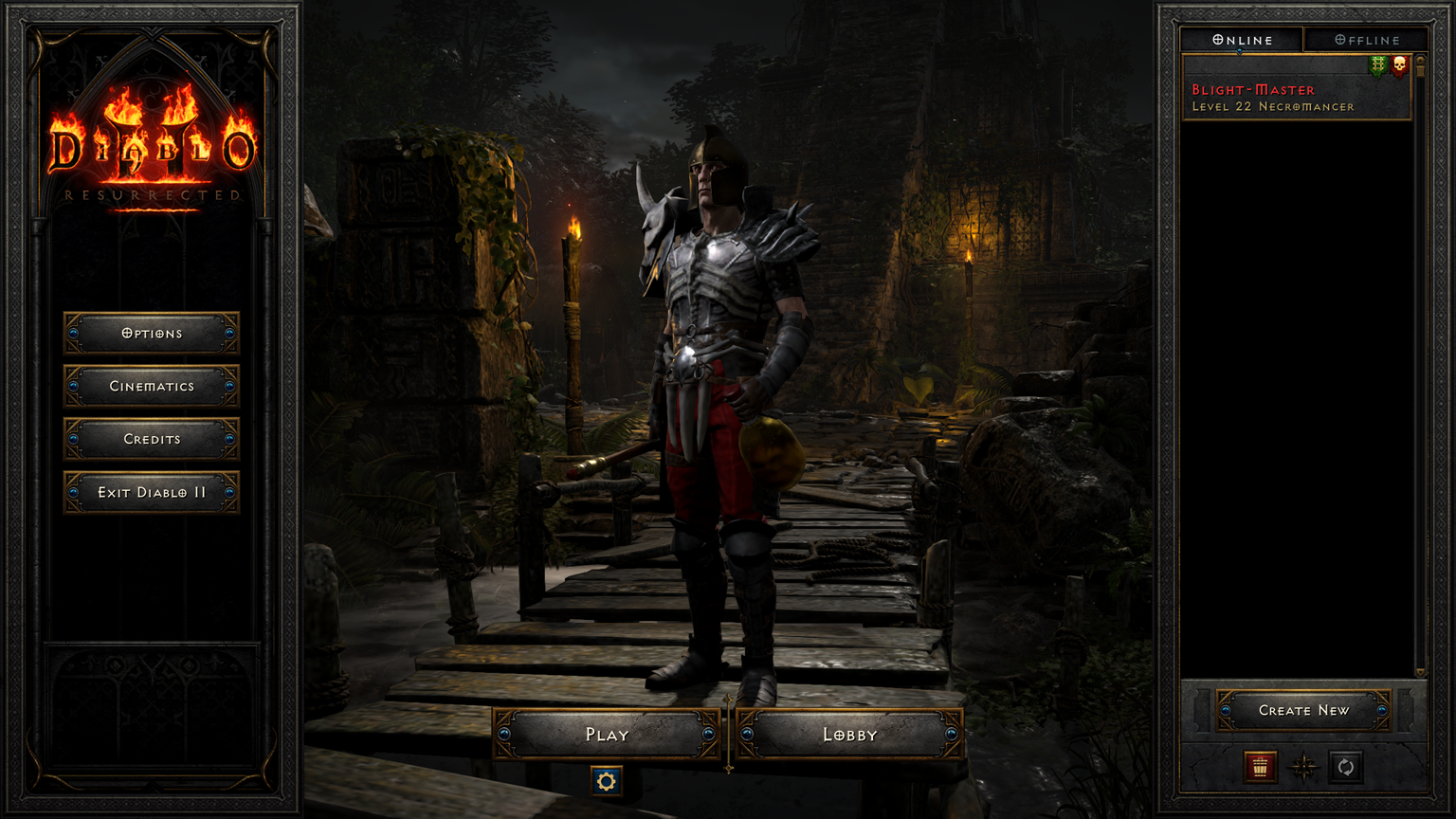Open the settings gear icon below Play
This screenshot has height=819, width=1456.
coord(606,781)
